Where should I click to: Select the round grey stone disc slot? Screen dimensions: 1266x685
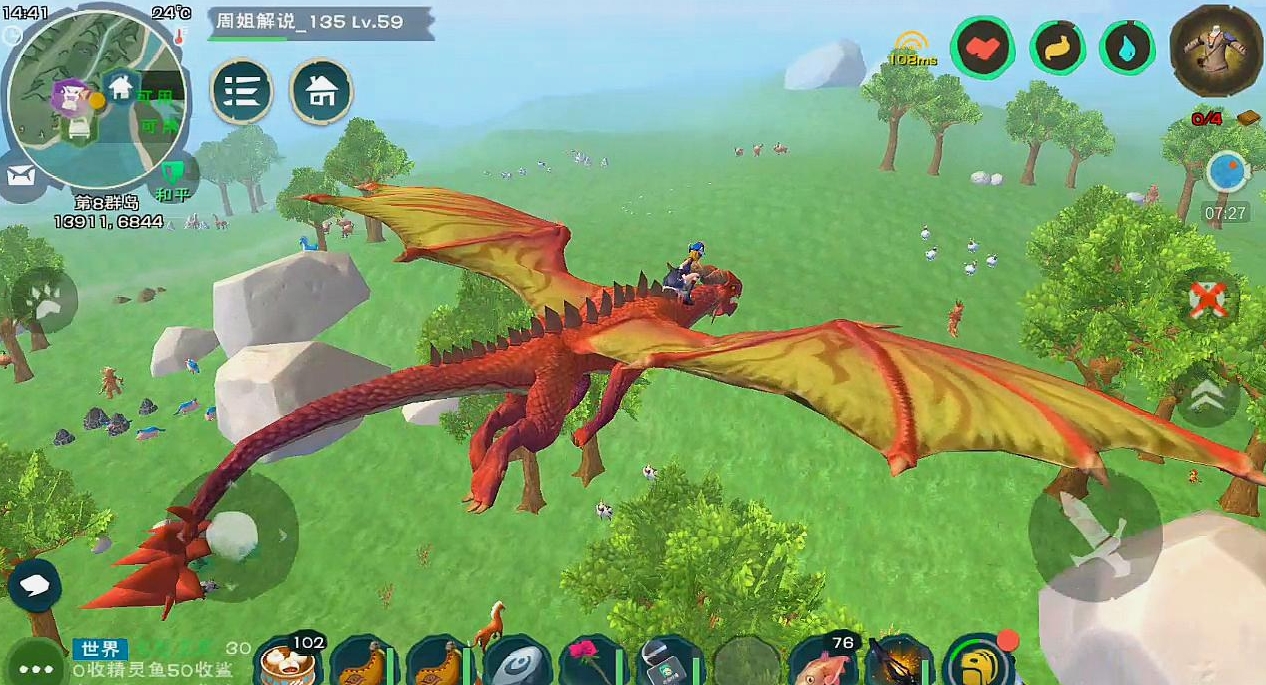click(x=516, y=662)
